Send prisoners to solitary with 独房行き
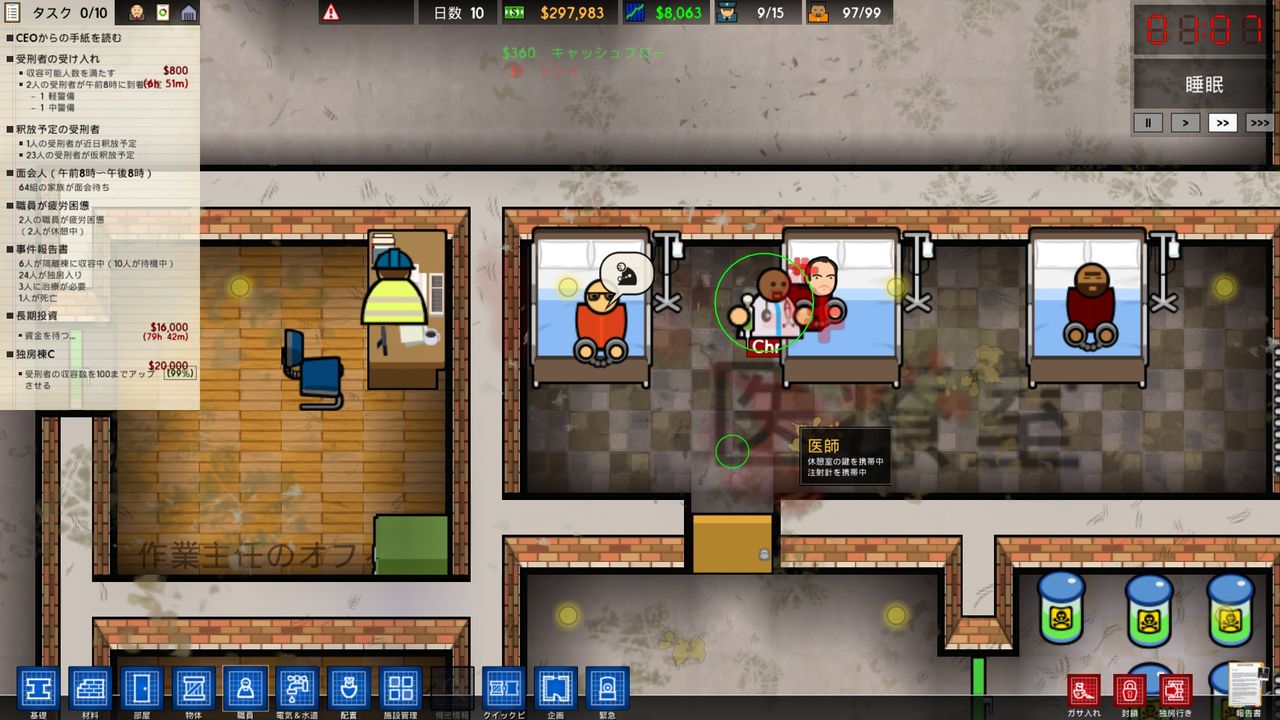The height and width of the screenshot is (720, 1280). (x=1175, y=688)
